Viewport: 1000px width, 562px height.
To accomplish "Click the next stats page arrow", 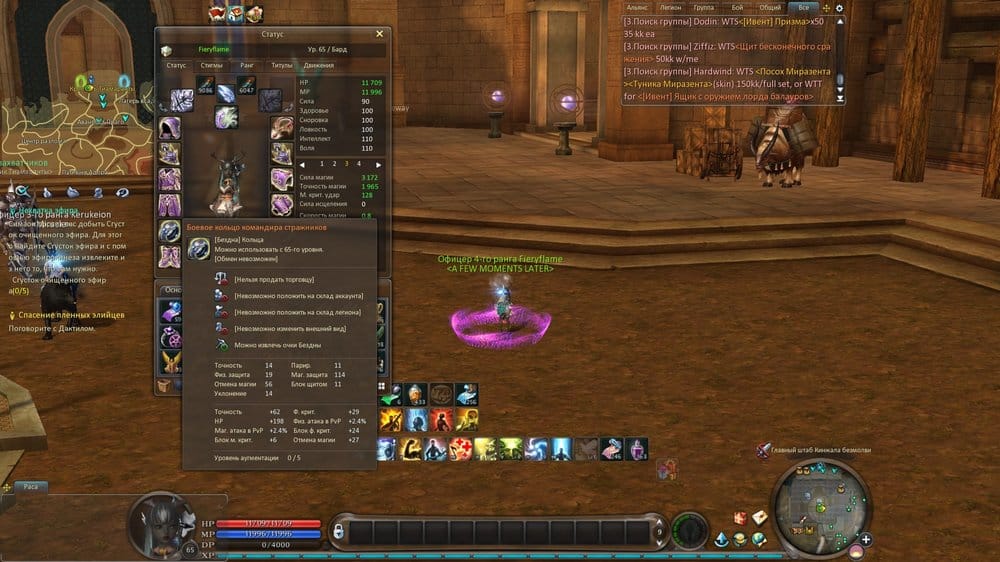I will click(378, 163).
